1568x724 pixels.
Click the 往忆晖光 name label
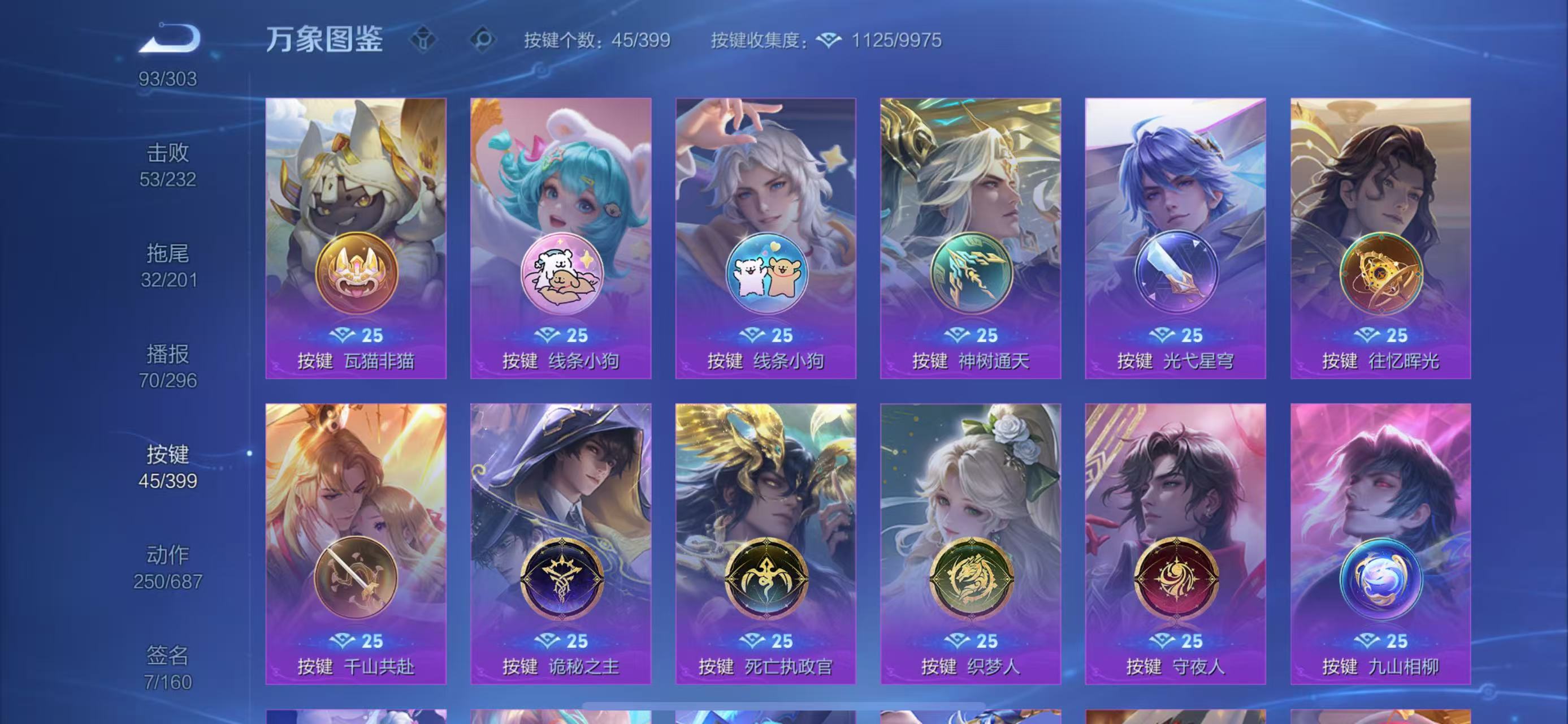[1380, 361]
